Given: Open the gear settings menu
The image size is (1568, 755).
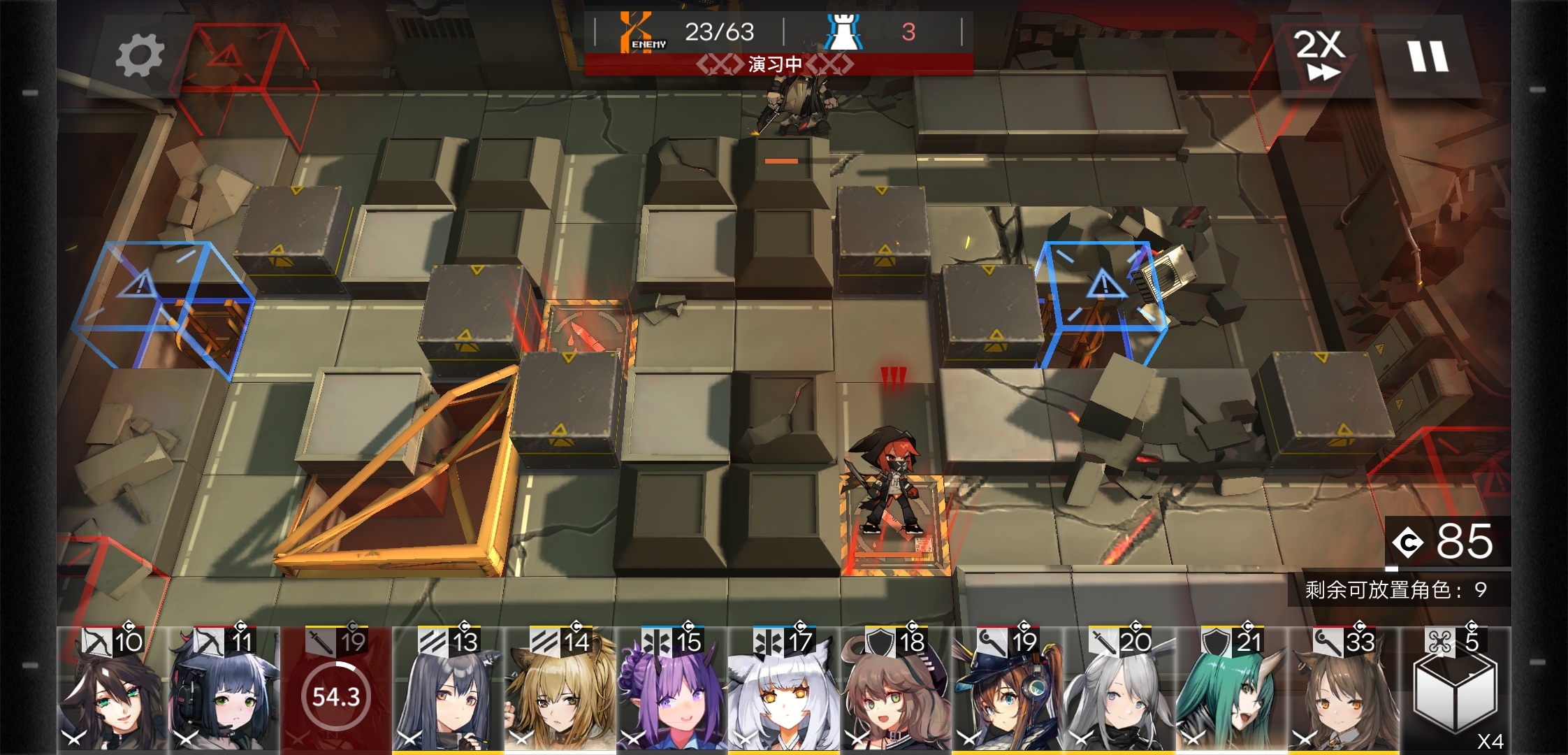Looking at the screenshot, I should (x=140, y=57).
